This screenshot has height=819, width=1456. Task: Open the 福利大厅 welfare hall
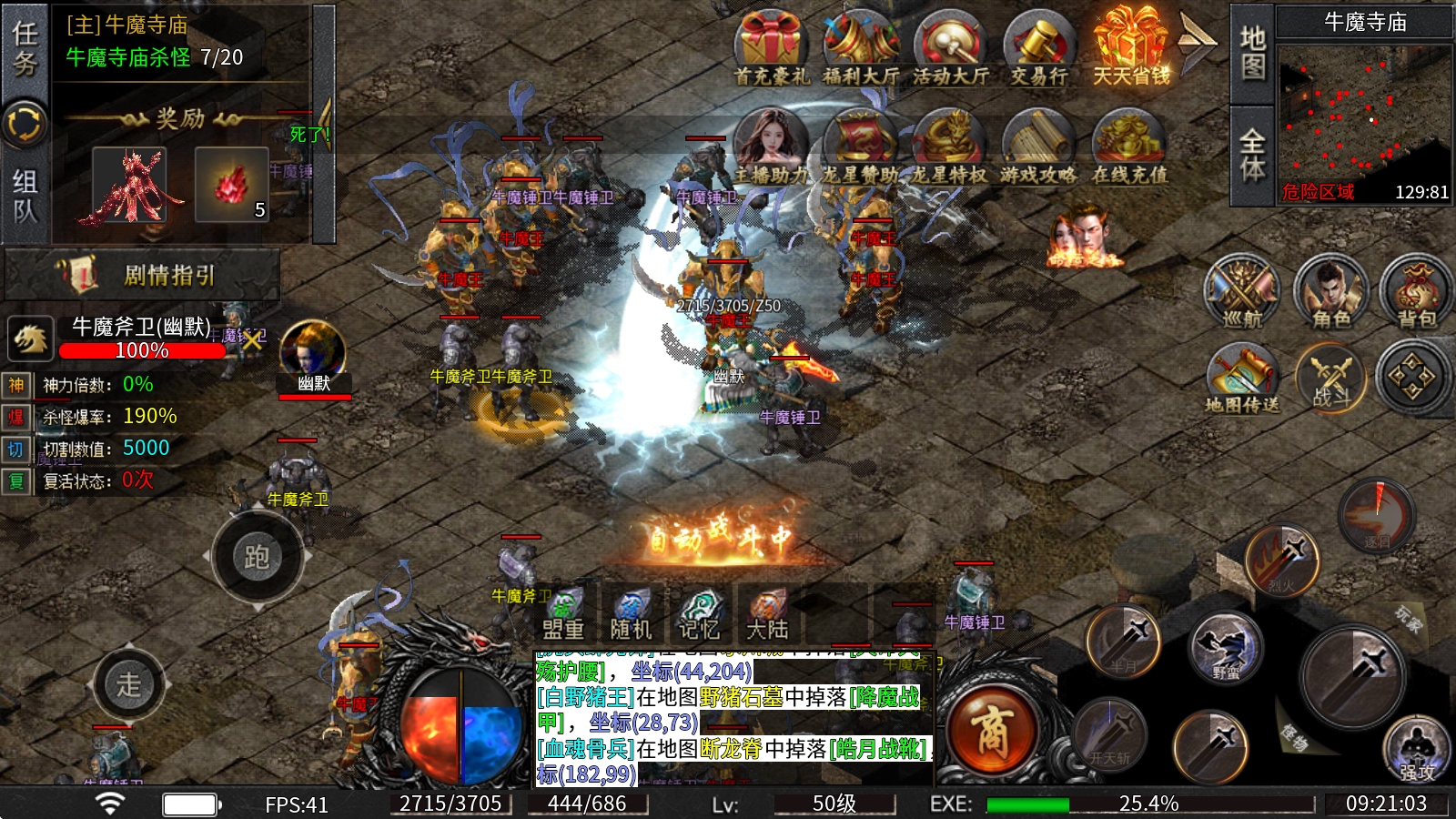(x=860, y=47)
